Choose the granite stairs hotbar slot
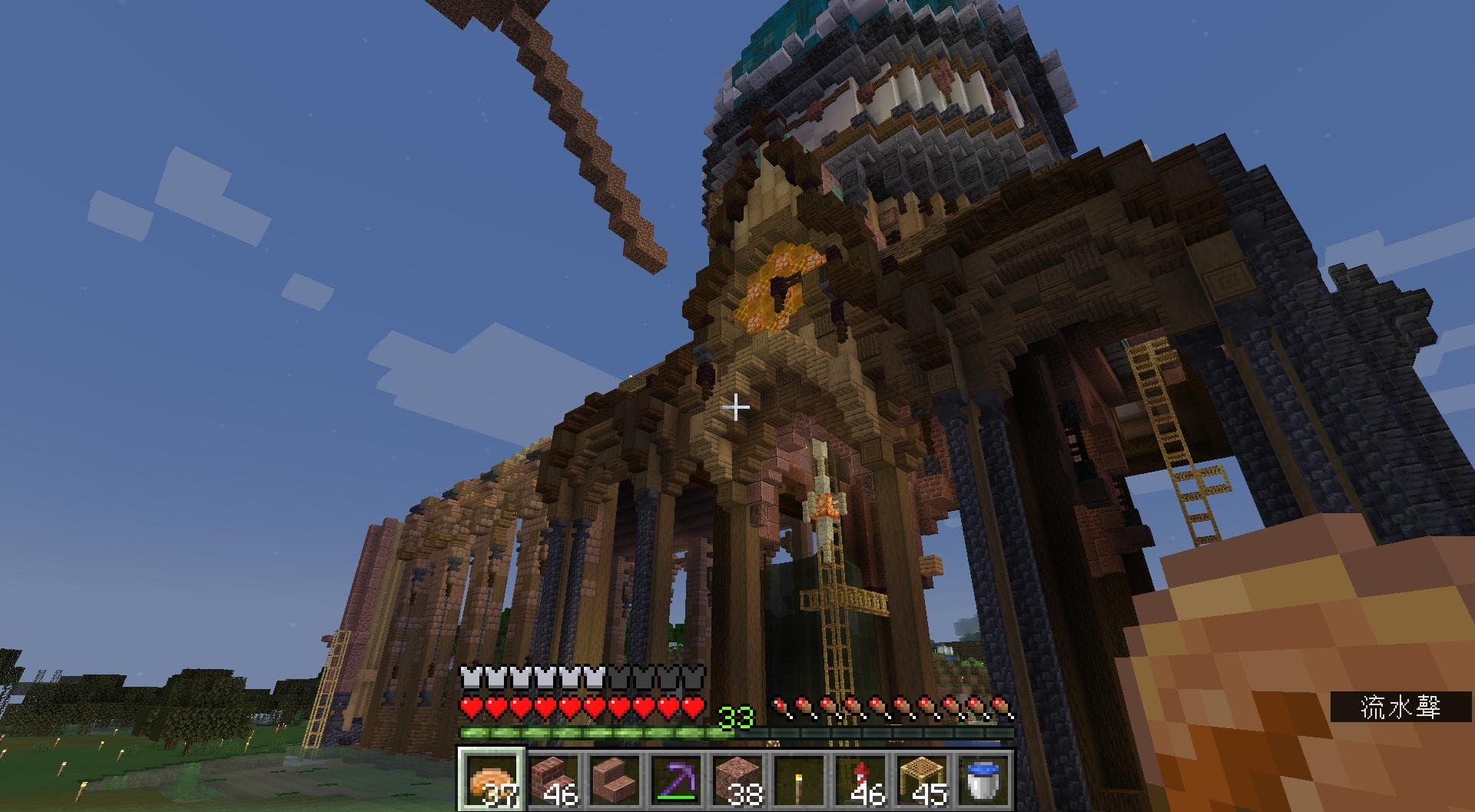The height and width of the screenshot is (812, 1475). click(615, 779)
